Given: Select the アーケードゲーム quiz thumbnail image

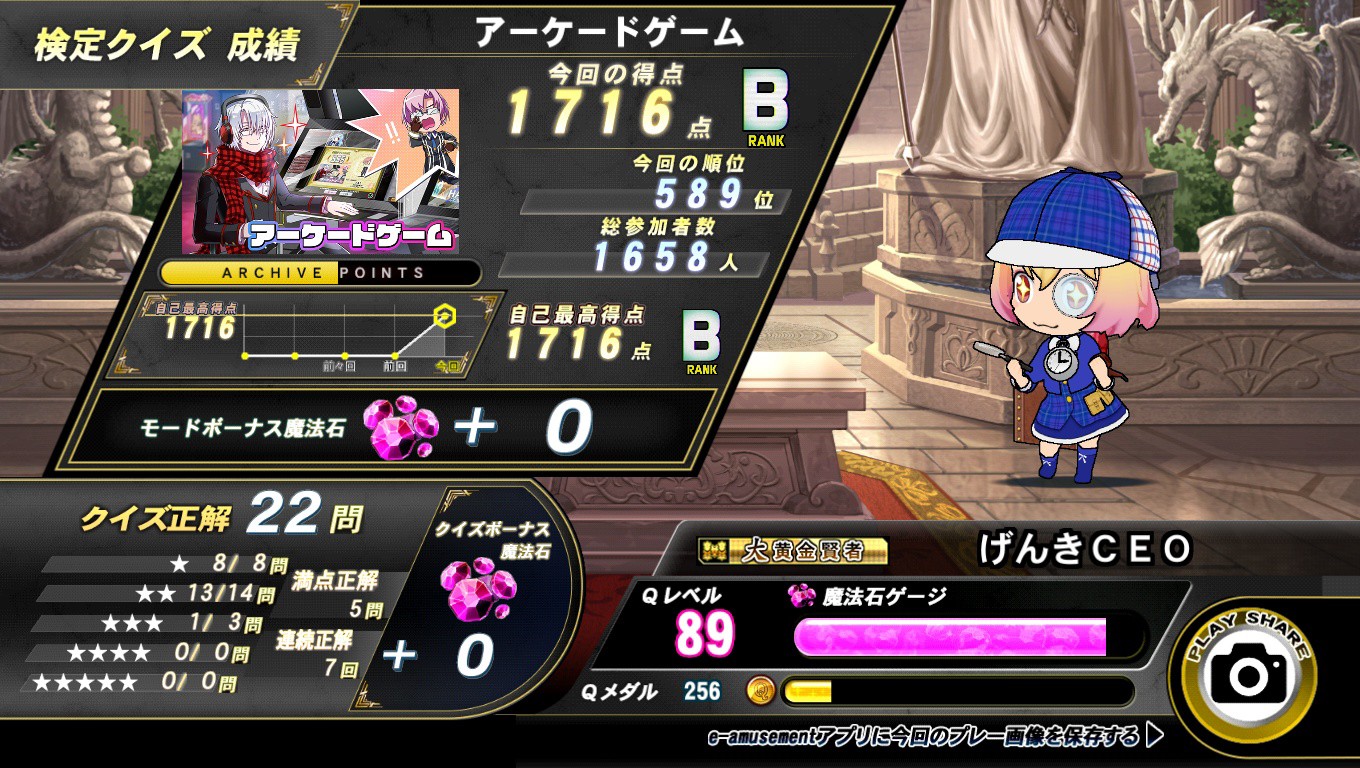Looking at the screenshot, I should tap(320, 171).
